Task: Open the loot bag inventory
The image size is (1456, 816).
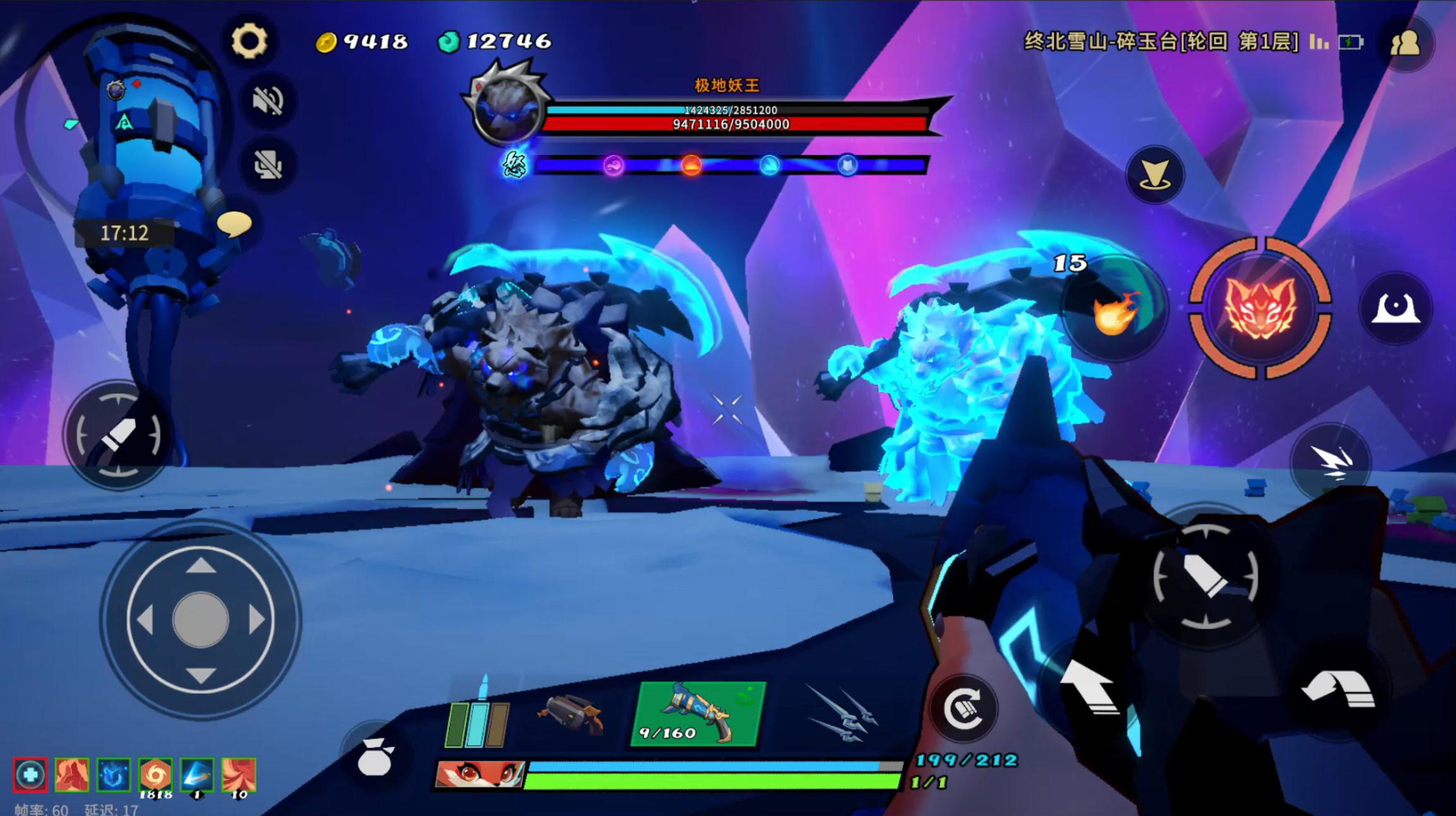Action: (x=375, y=757)
